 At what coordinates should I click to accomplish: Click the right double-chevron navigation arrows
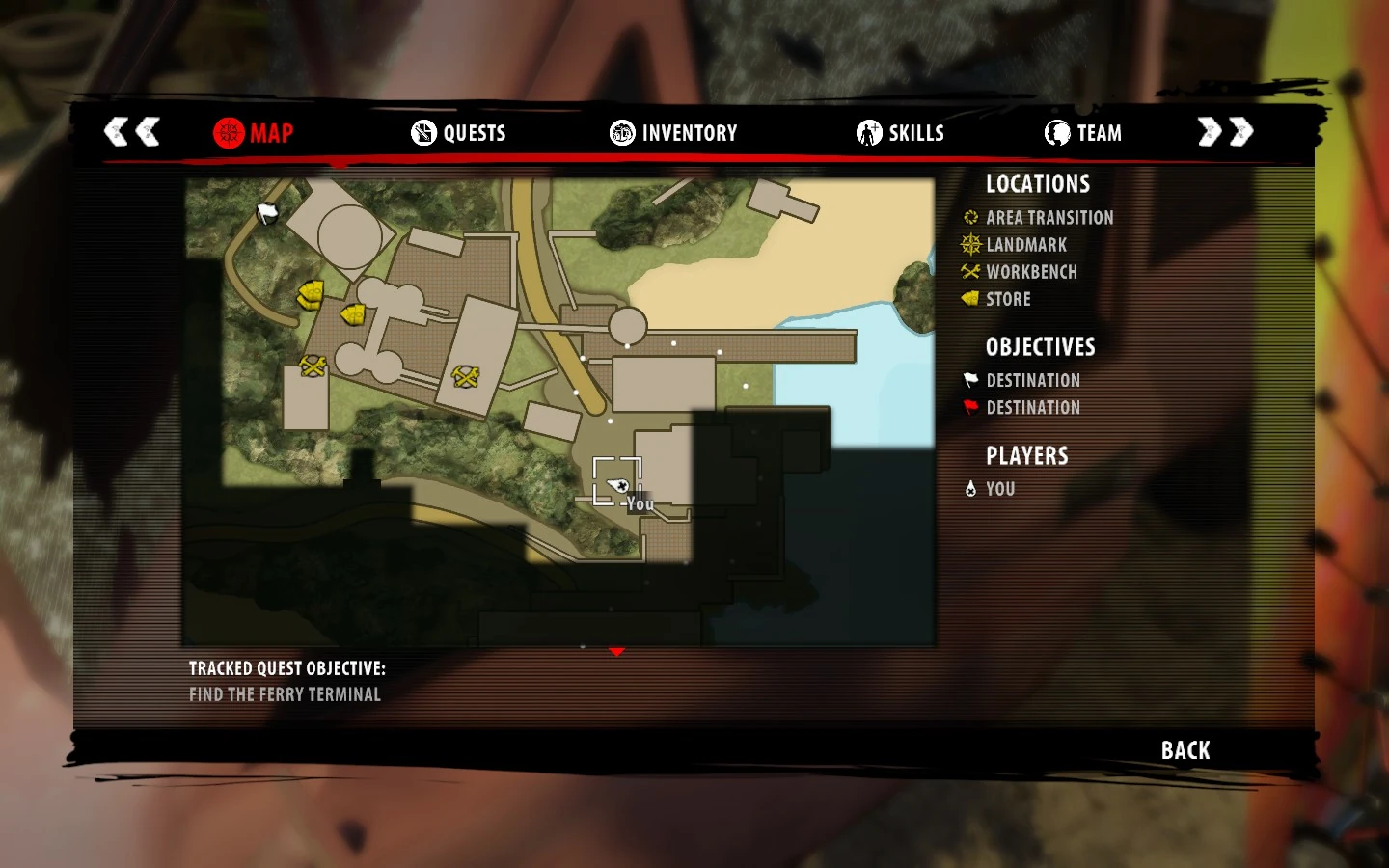click(1223, 130)
